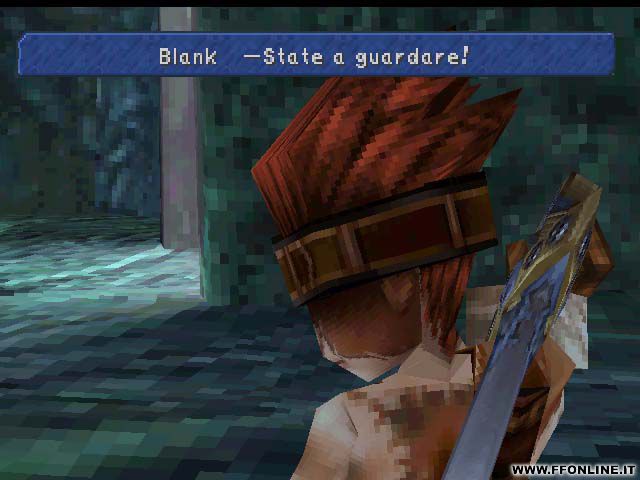Advance Blank's dialogue message box
Viewport: 640px width, 480px height.
point(316,55)
